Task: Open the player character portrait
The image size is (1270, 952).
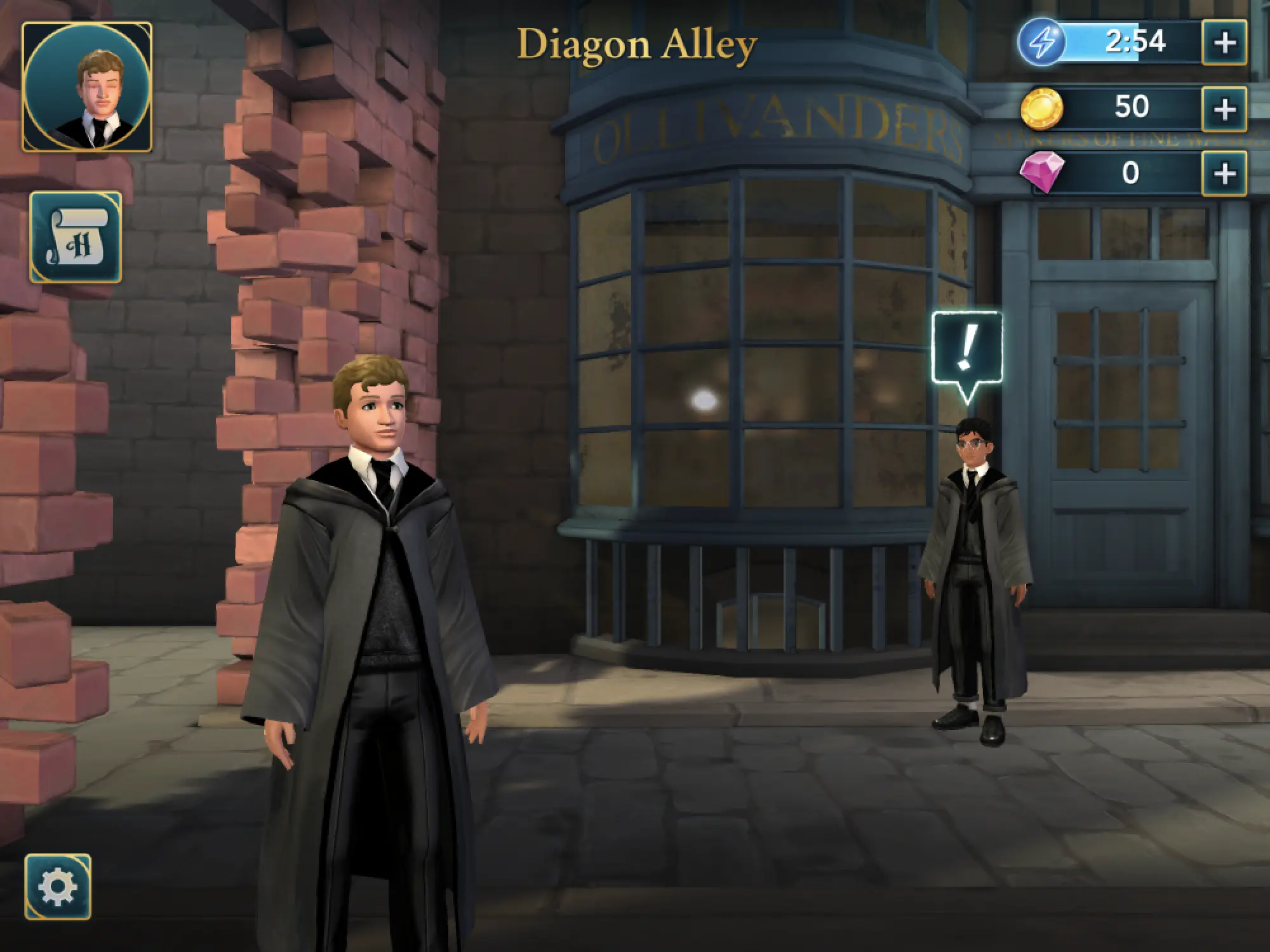Action: 87,88
